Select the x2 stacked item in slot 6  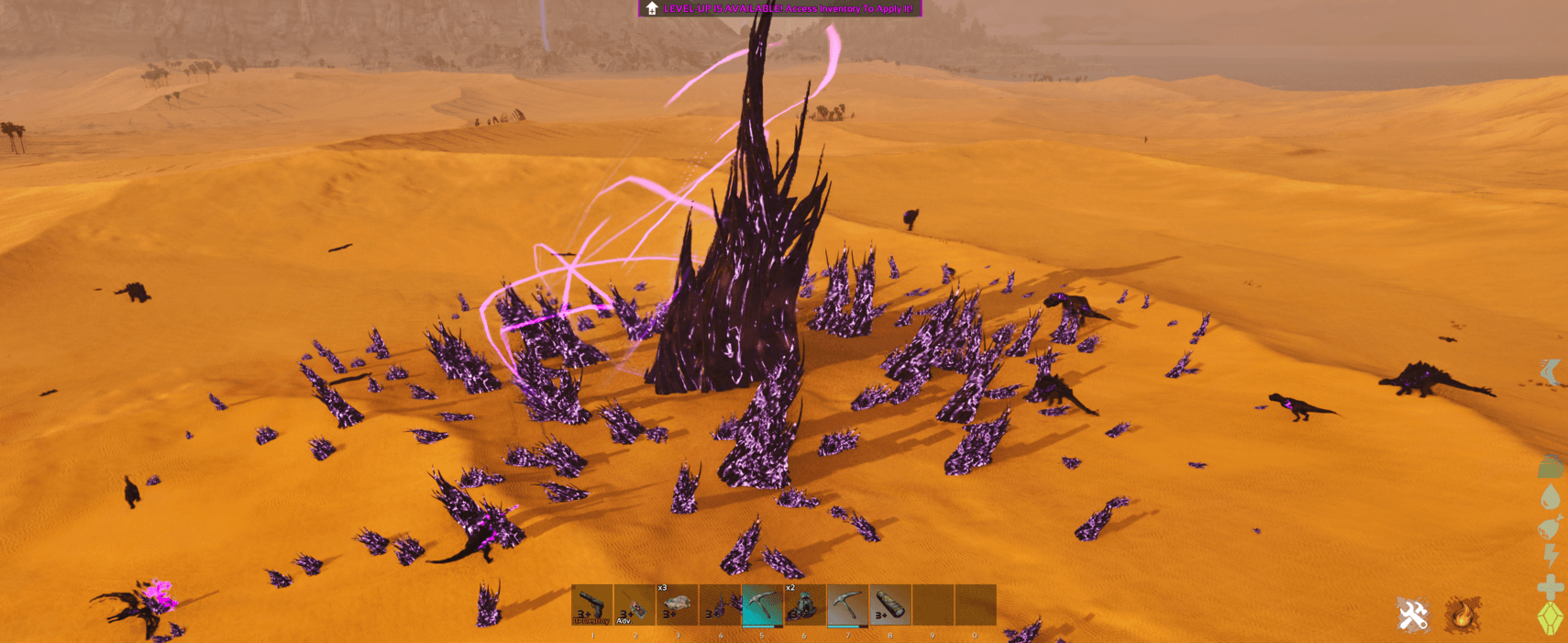click(x=804, y=605)
